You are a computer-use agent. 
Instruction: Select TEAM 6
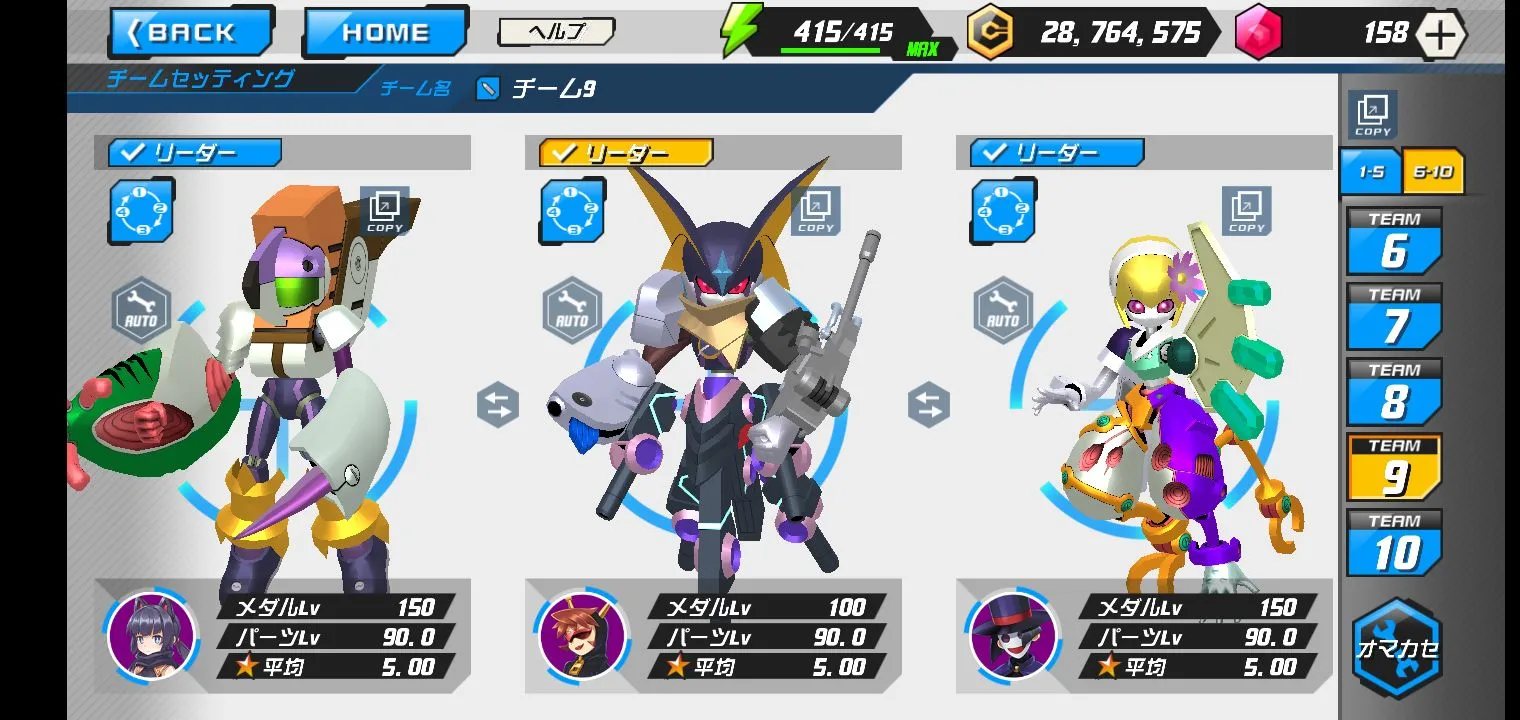pyautogui.click(x=1394, y=242)
